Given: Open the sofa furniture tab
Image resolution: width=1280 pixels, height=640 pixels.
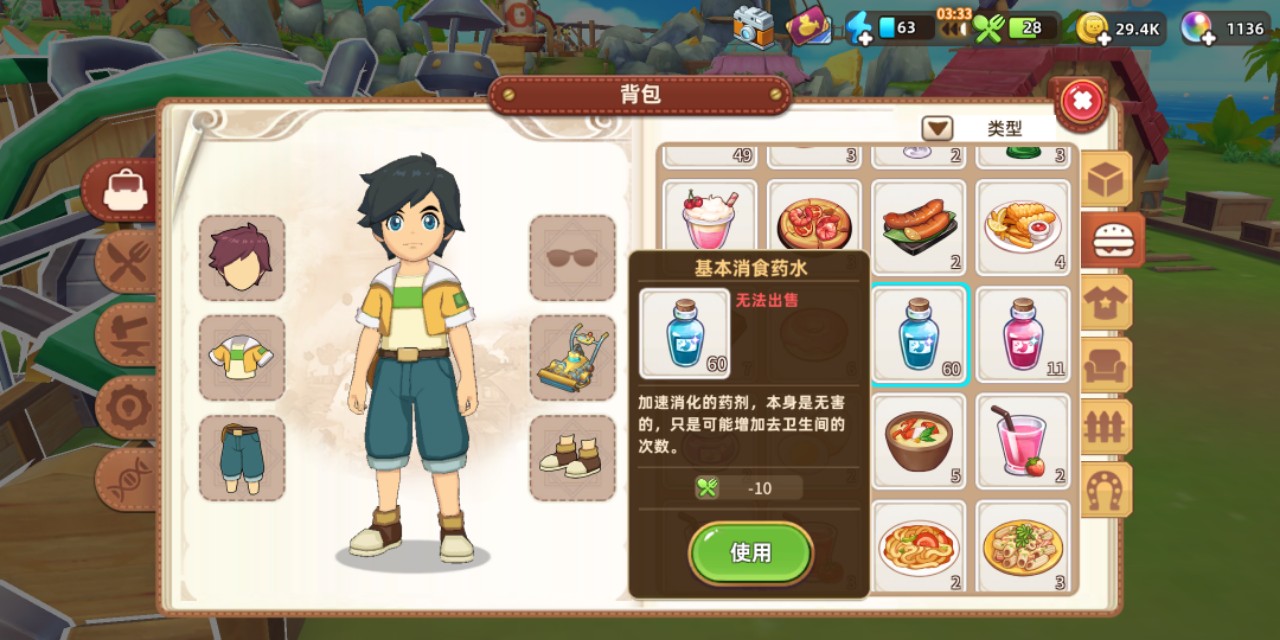Looking at the screenshot, I should (x=1108, y=365).
